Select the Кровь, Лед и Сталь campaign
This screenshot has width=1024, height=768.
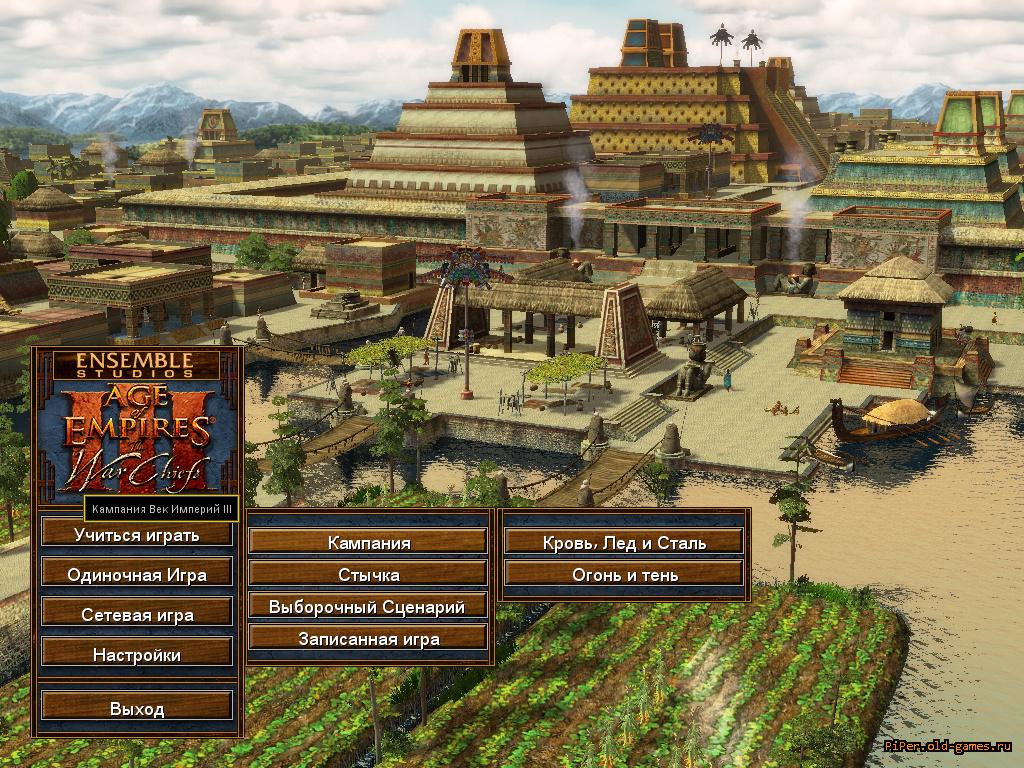pos(625,543)
